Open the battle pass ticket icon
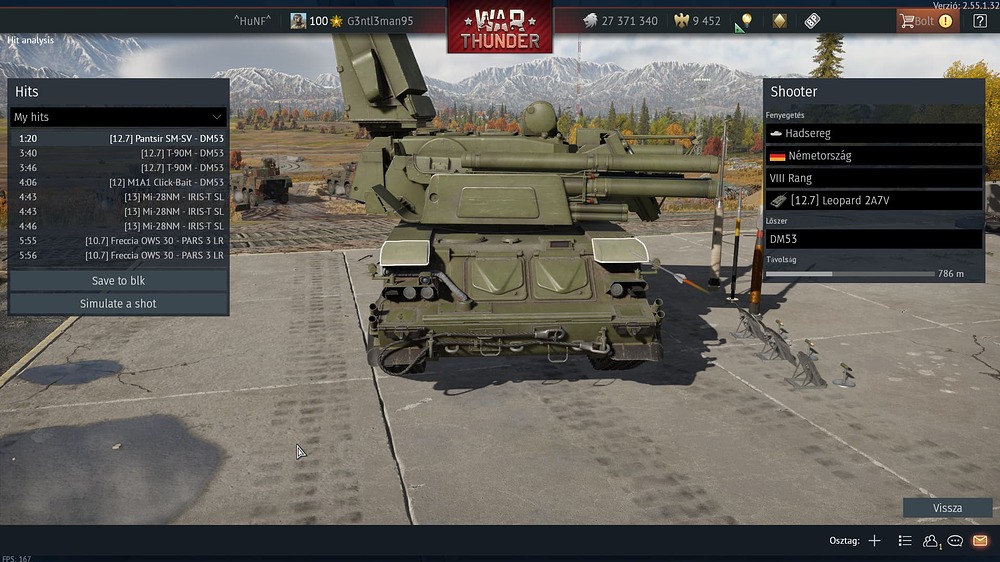The width and height of the screenshot is (1000, 562). 812,21
